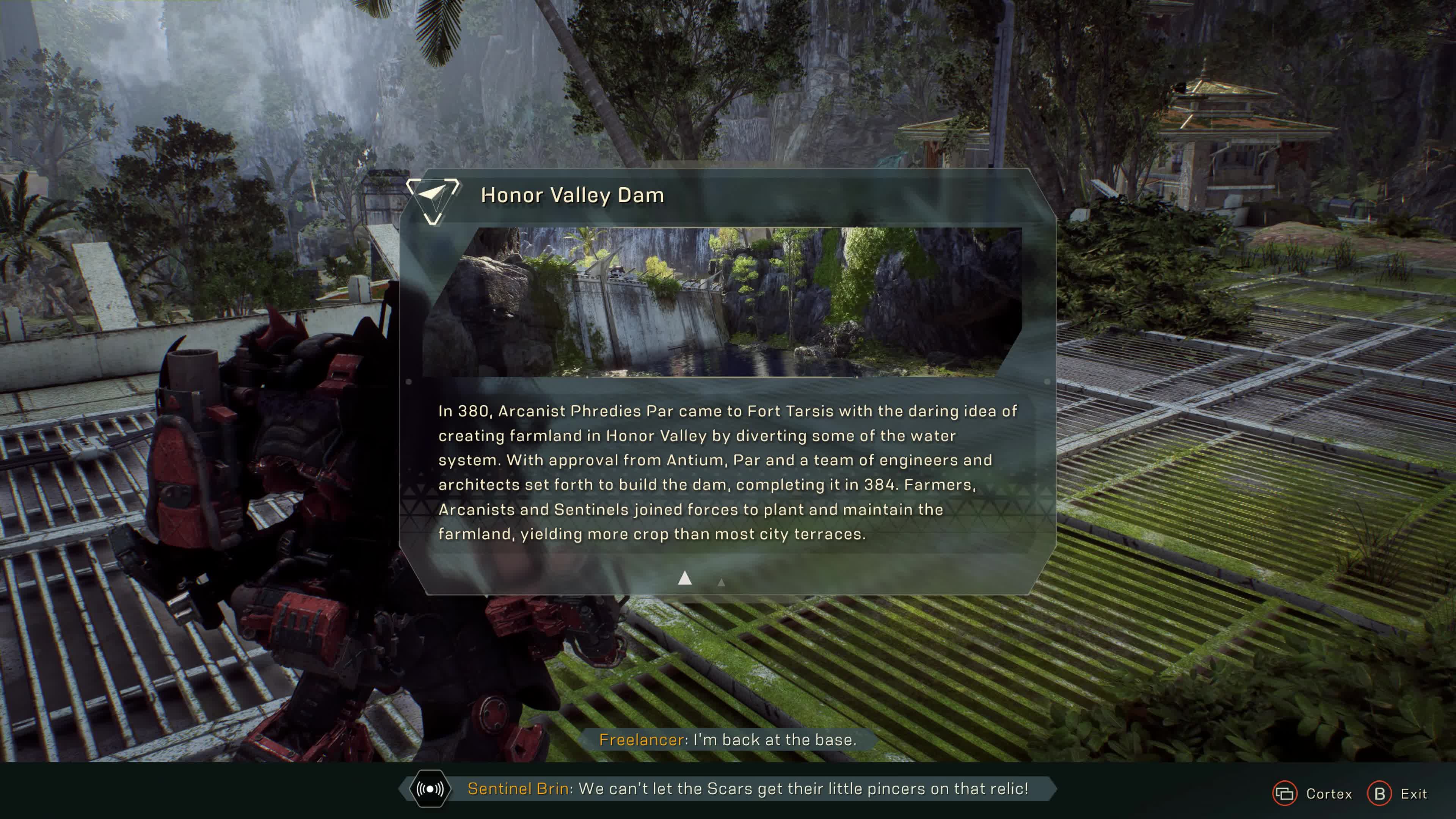This screenshot has height=819, width=1456.
Task: Select the smaller second-page triangle indicator
Action: coord(721,582)
